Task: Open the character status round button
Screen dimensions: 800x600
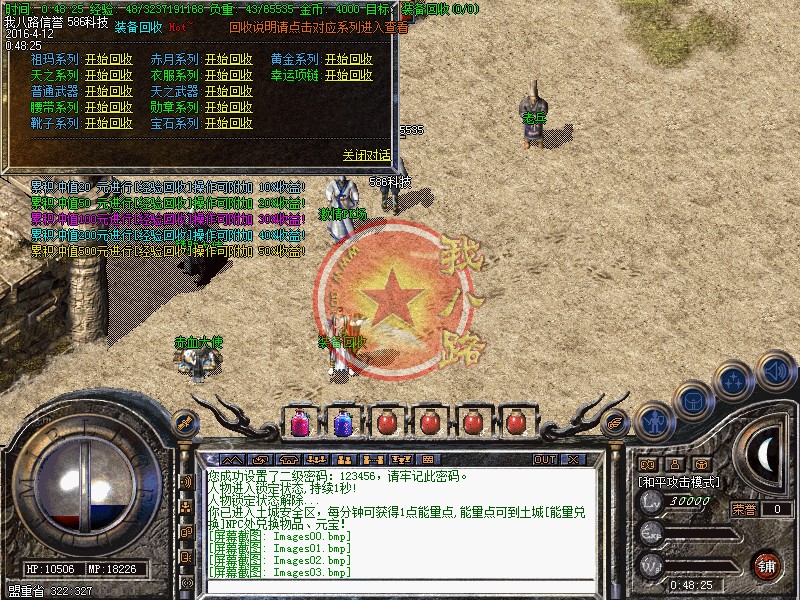Action: coord(653,422)
